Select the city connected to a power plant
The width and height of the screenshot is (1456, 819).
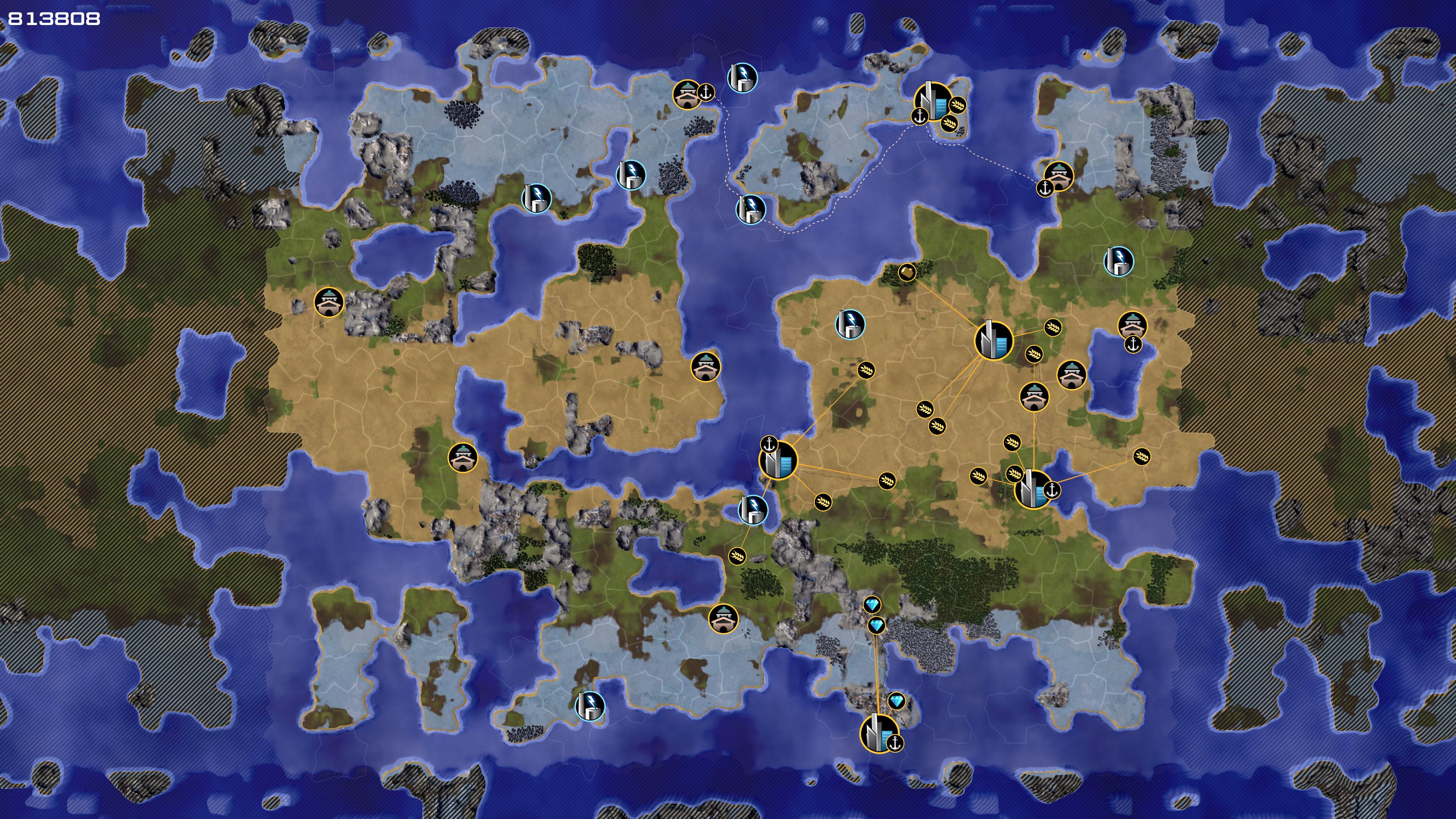[x=778, y=461]
